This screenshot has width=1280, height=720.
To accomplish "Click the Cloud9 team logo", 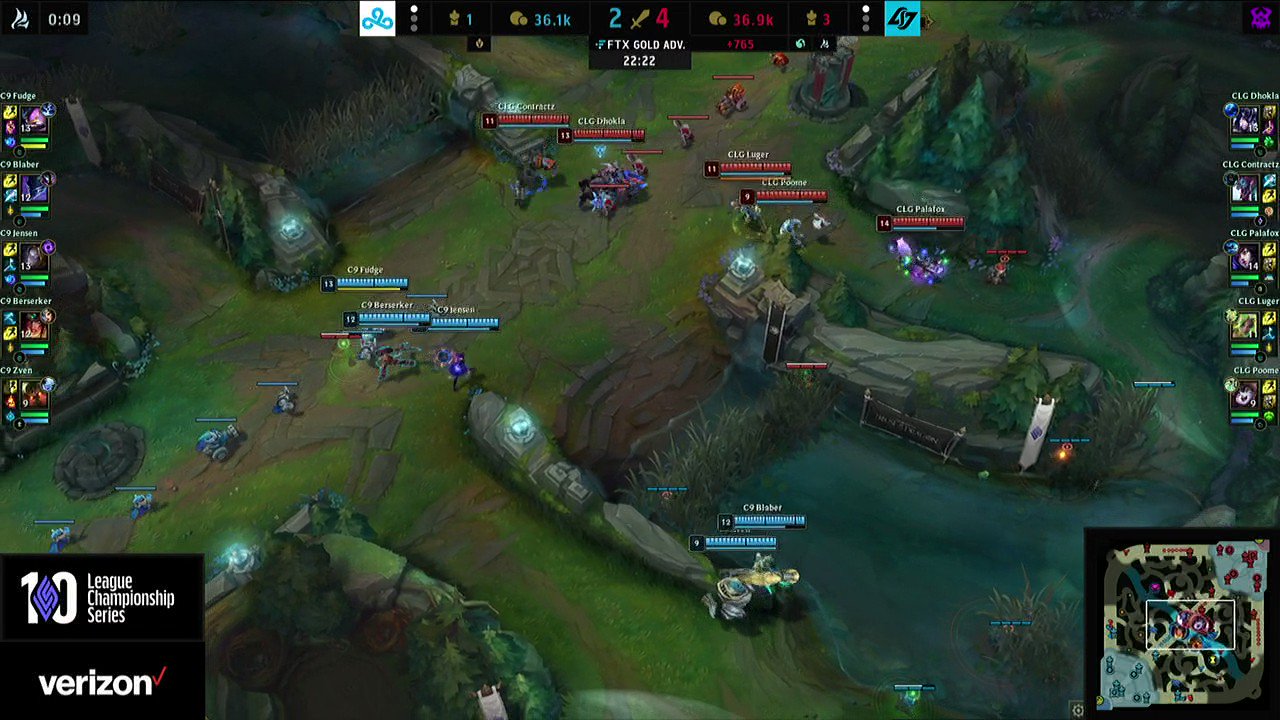I will (x=379, y=17).
